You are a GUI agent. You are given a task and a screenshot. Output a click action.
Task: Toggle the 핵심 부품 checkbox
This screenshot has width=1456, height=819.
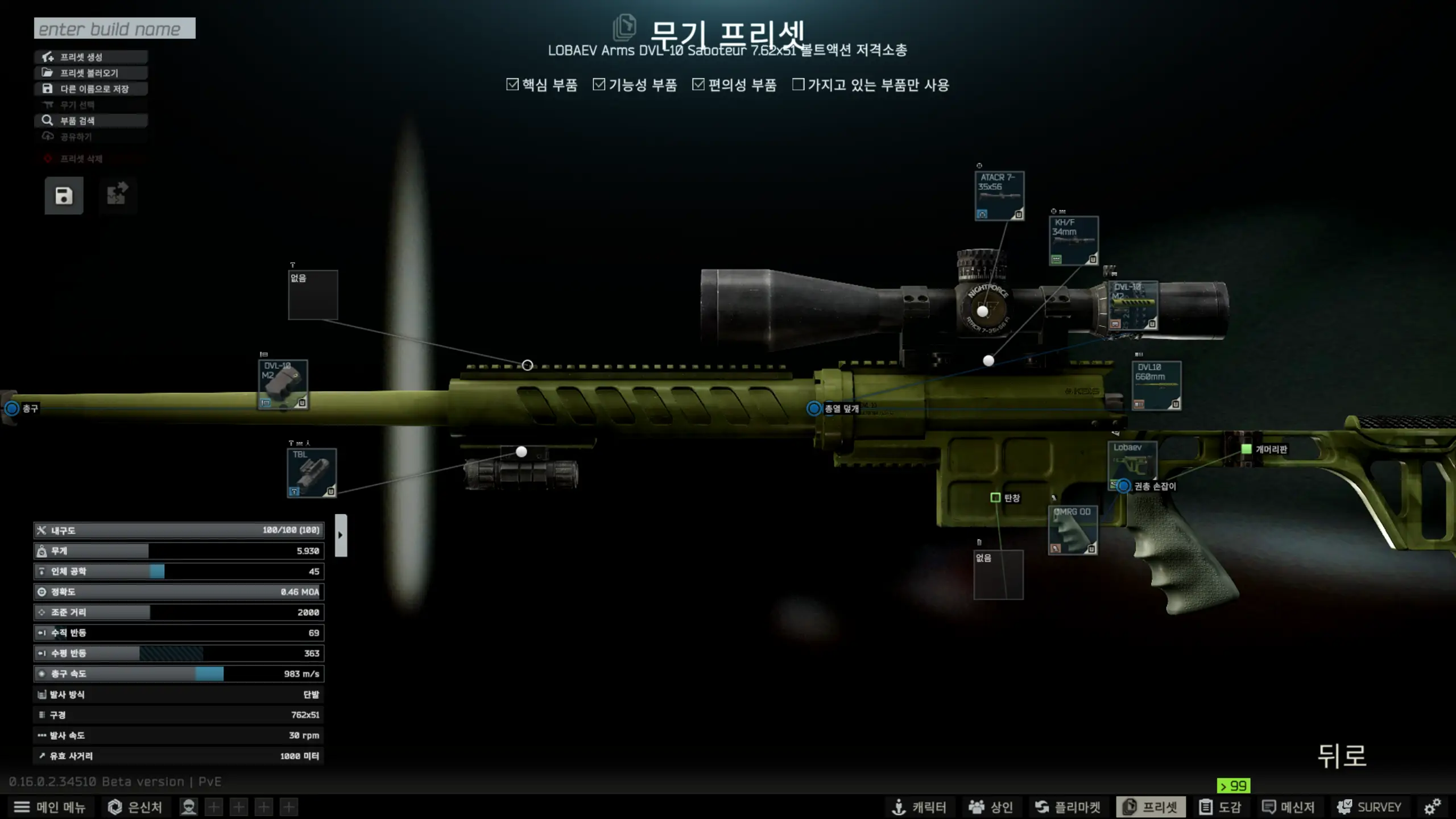[512, 85]
